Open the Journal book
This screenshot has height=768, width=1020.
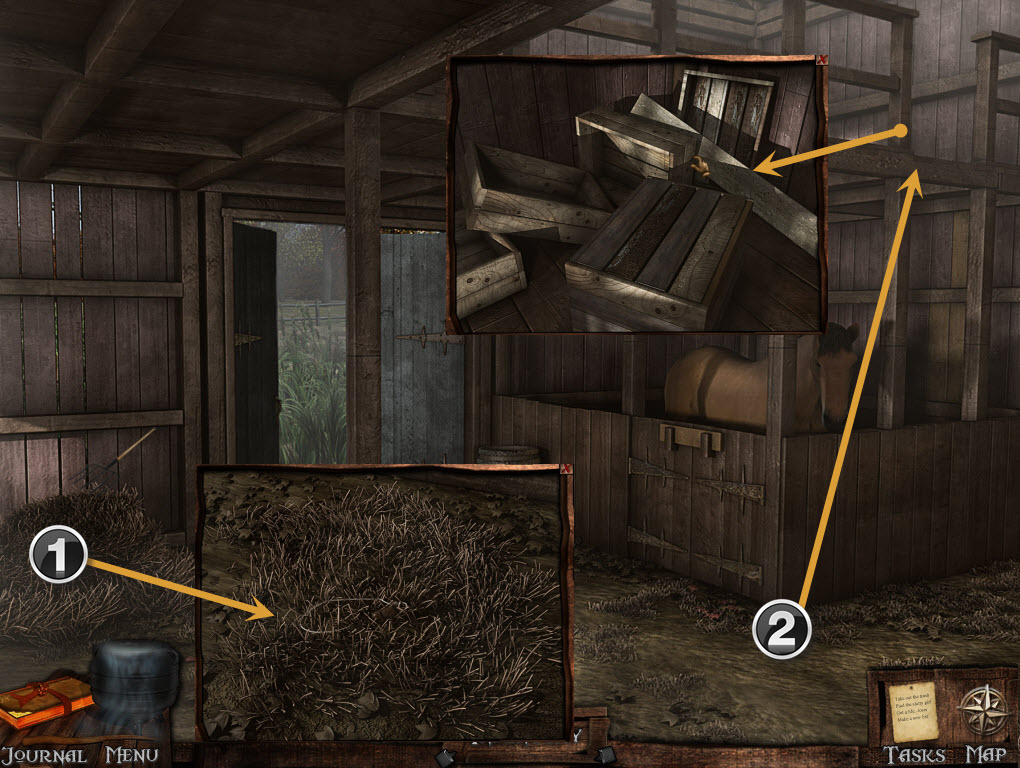coord(46,701)
